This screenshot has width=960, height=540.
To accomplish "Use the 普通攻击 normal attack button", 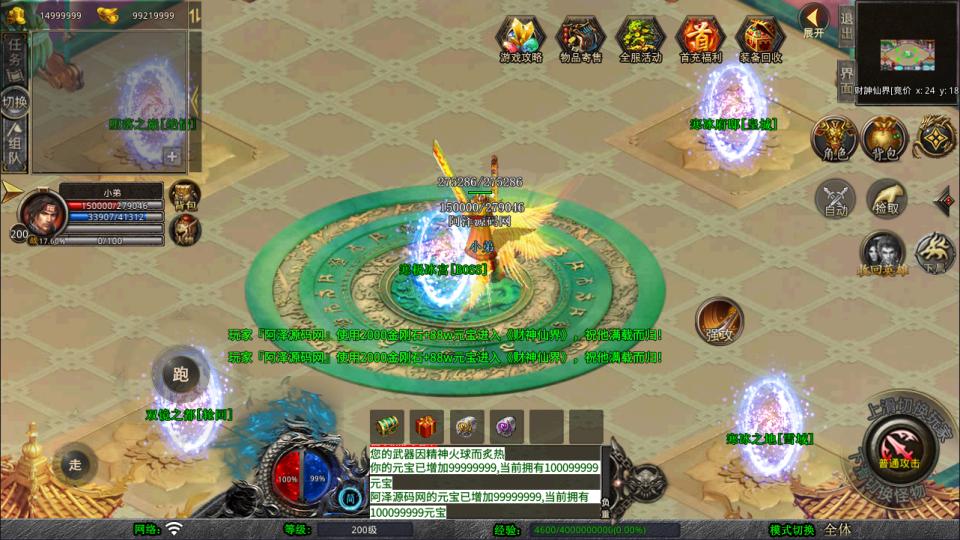I will [x=899, y=446].
